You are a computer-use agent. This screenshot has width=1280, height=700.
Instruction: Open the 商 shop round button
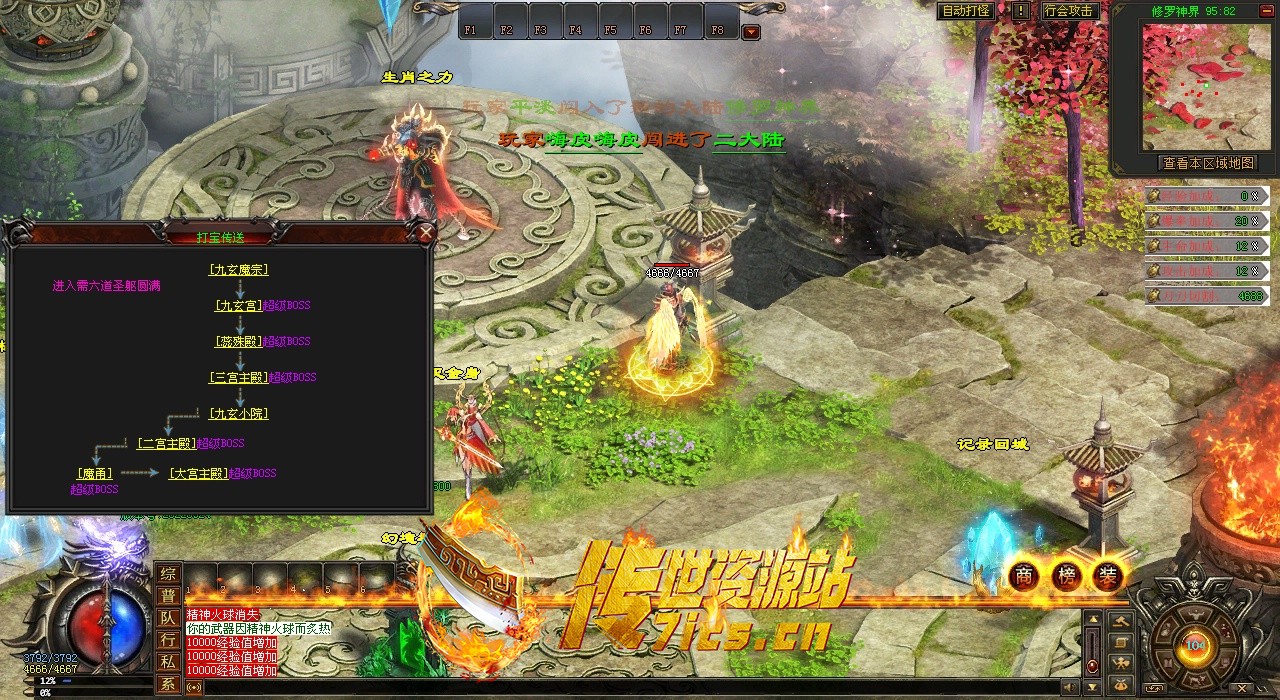point(1022,576)
